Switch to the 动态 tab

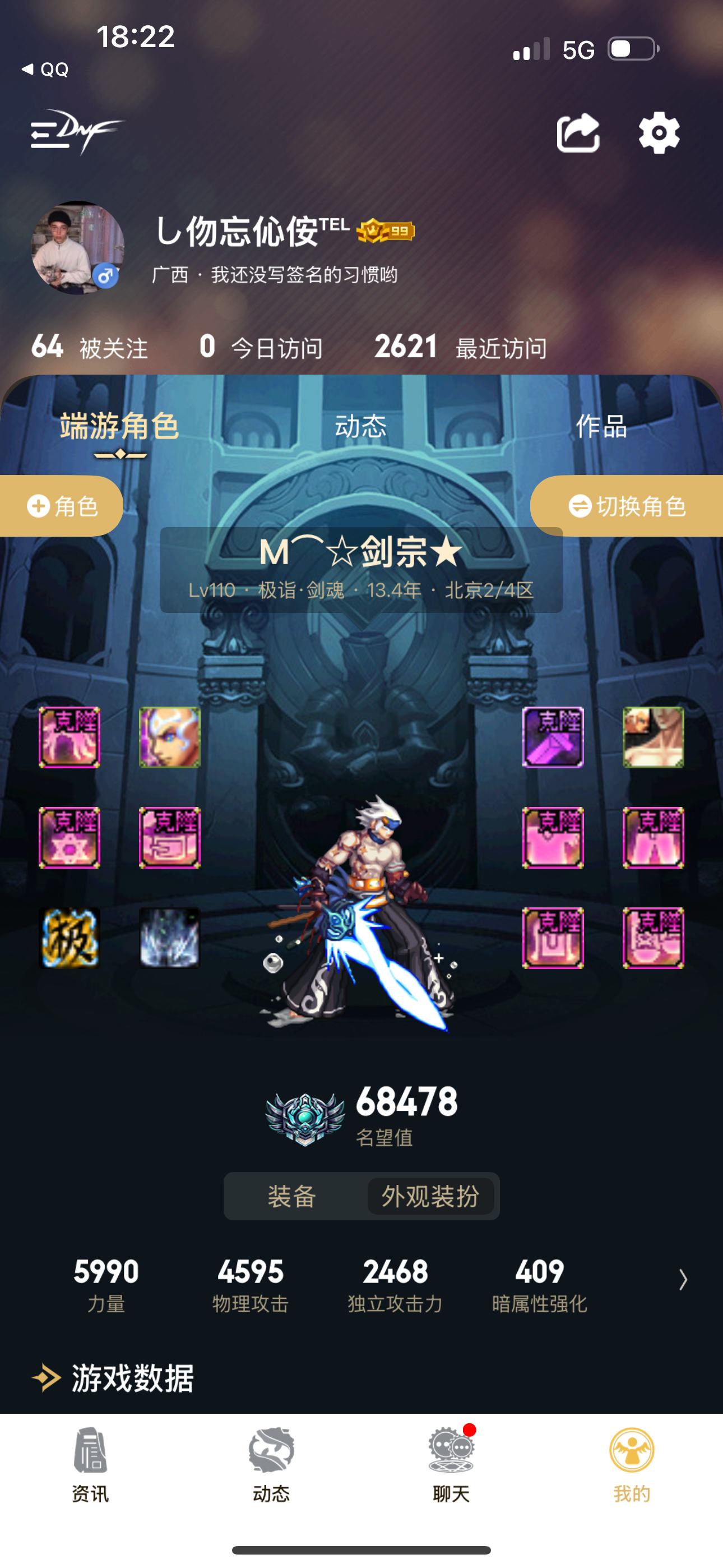point(360,427)
